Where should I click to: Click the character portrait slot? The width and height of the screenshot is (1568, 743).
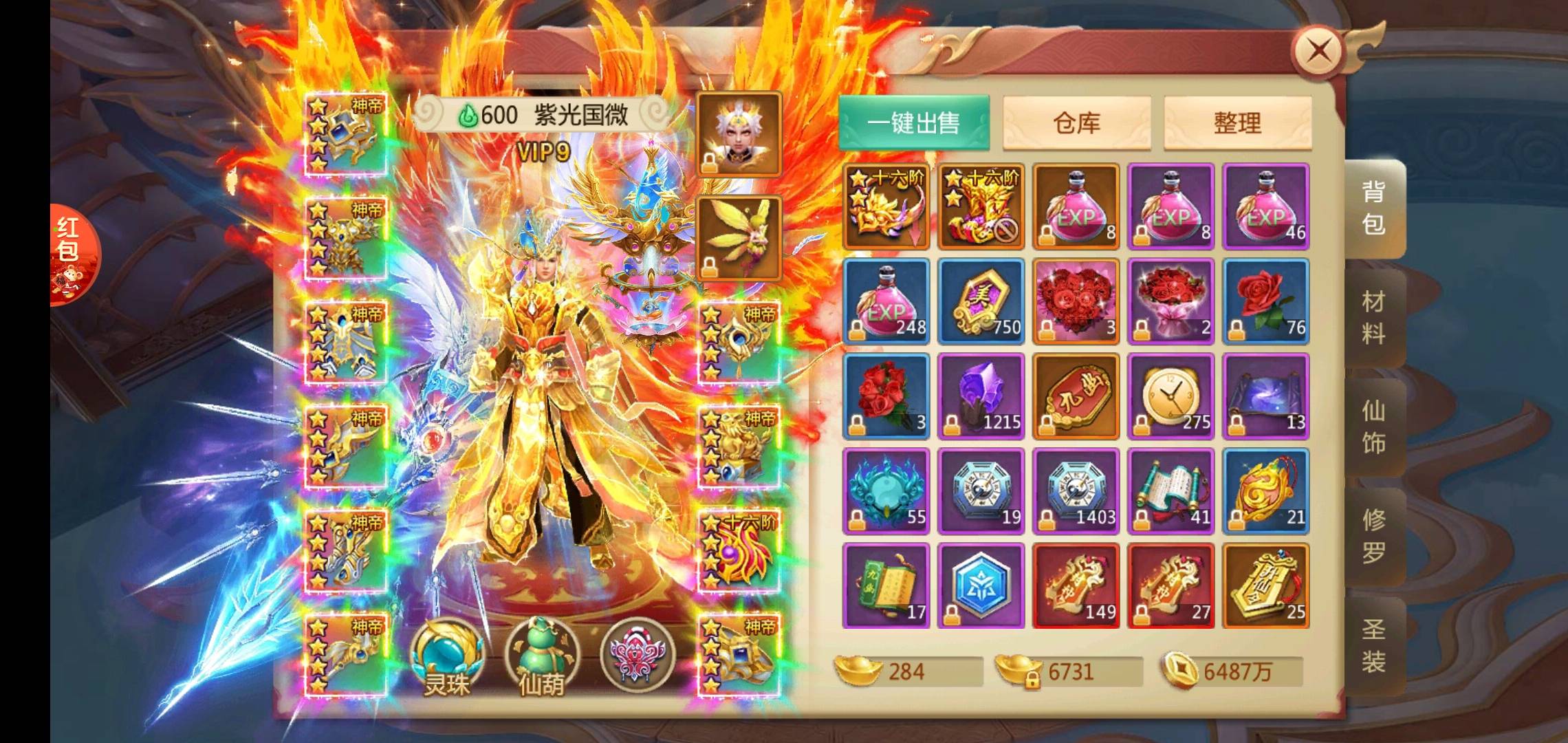pos(739,134)
